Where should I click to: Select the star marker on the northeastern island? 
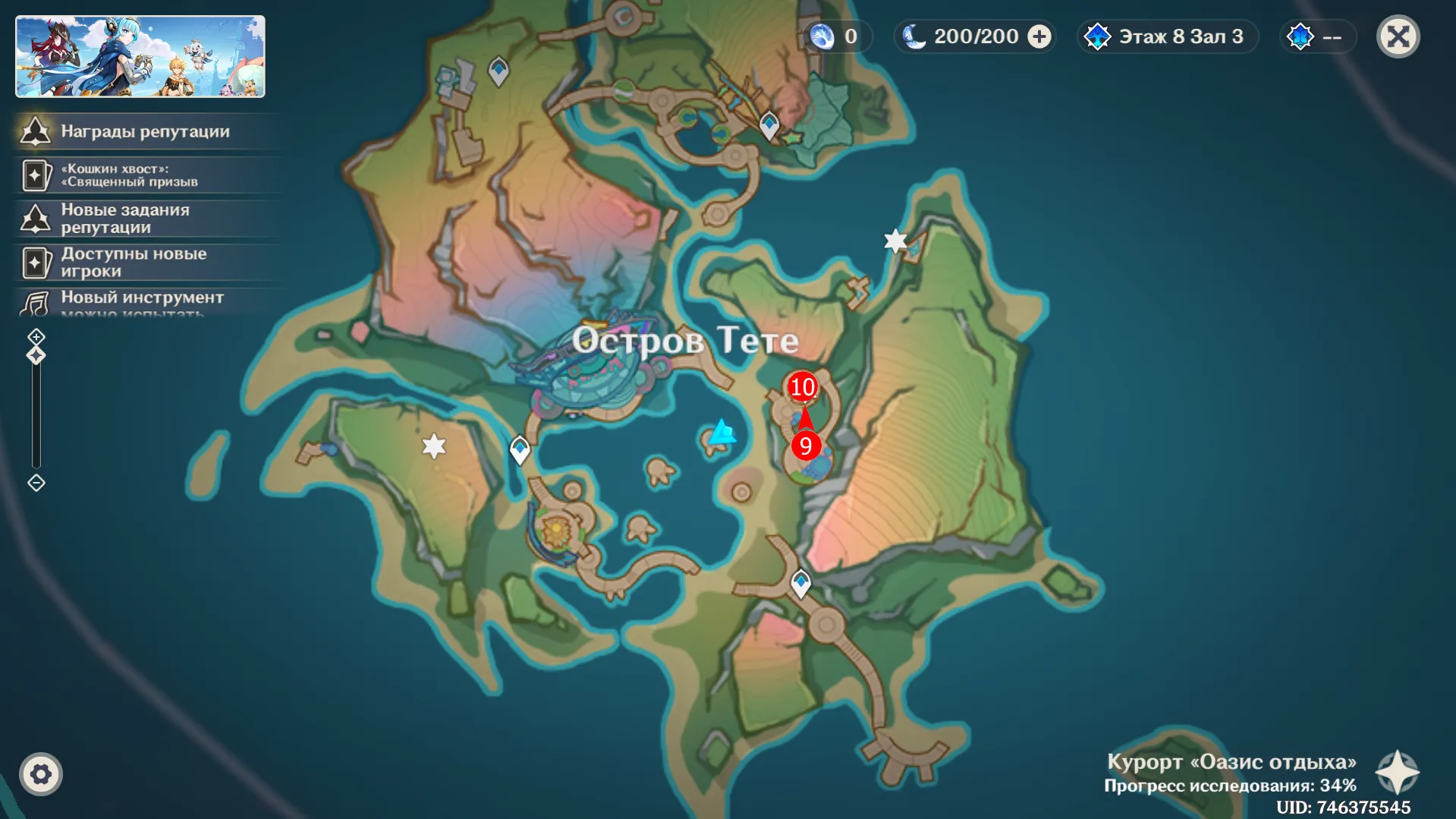[x=896, y=241]
